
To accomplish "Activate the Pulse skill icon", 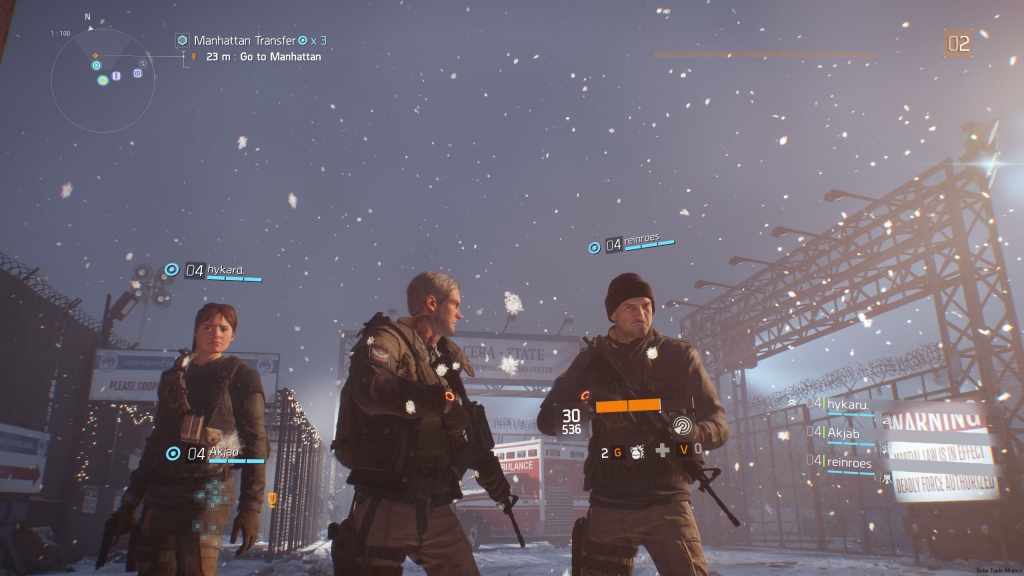I will 682,425.
